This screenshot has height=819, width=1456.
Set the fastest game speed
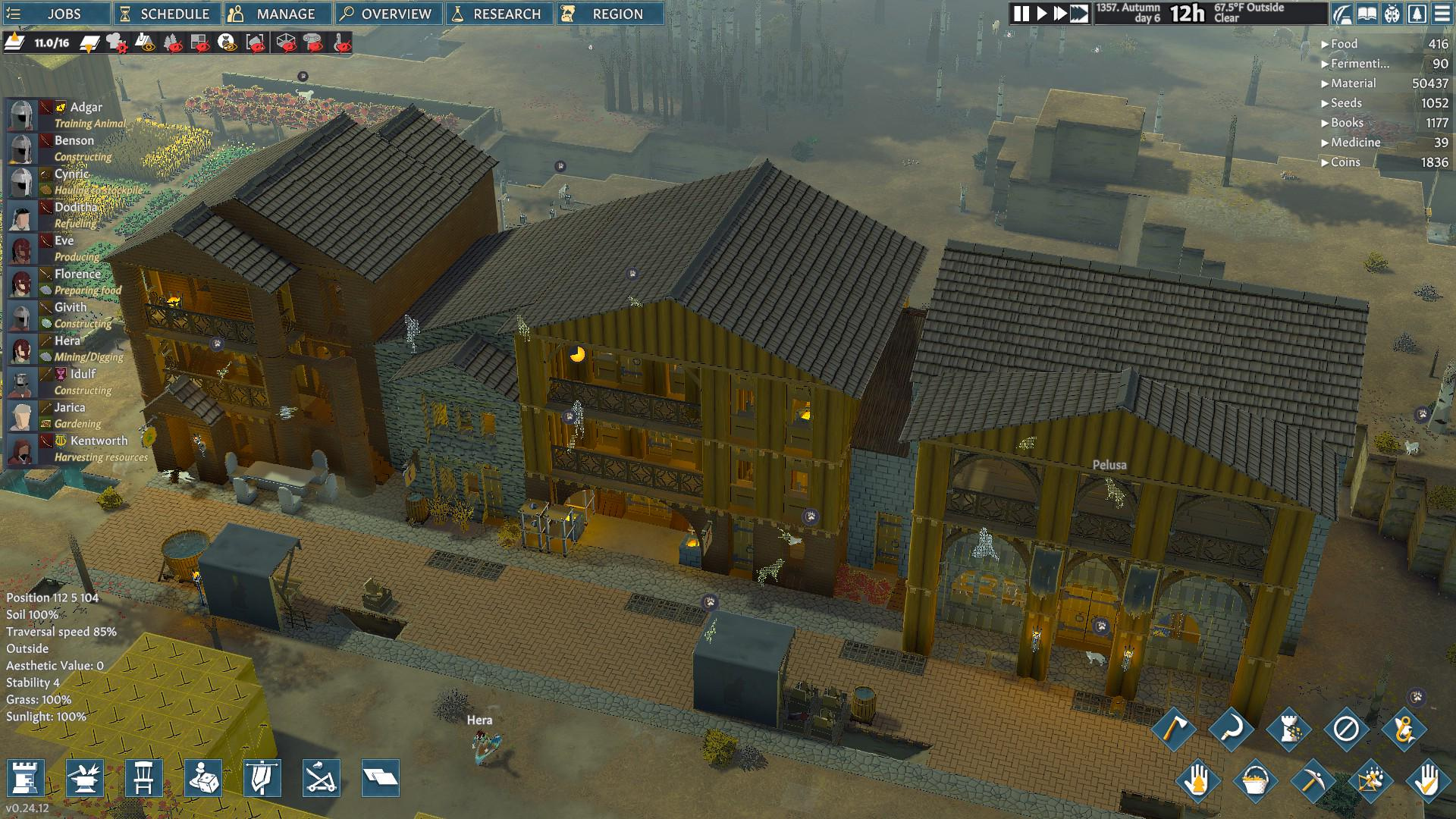click(x=1079, y=14)
